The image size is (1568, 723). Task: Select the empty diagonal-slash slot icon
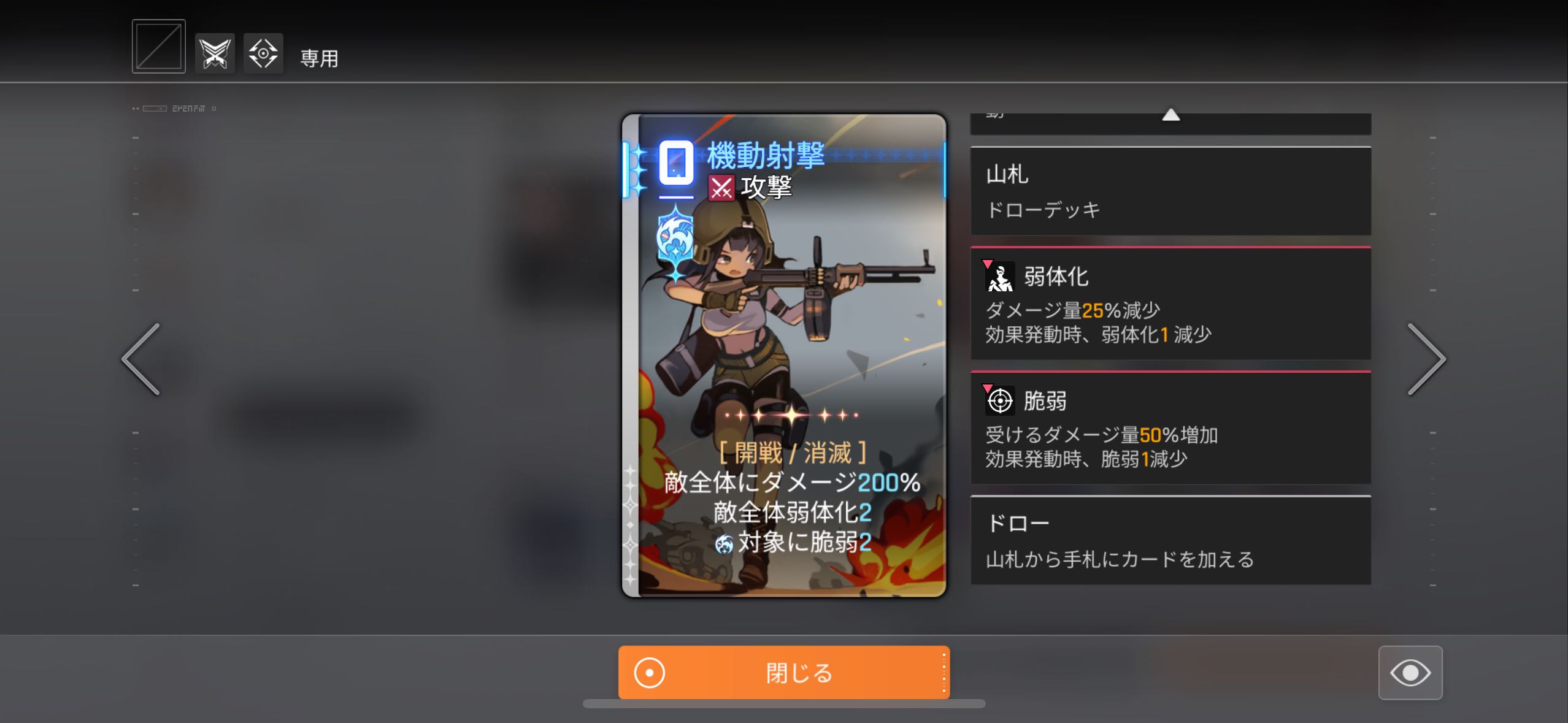pyautogui.click(x=158, y=47)
